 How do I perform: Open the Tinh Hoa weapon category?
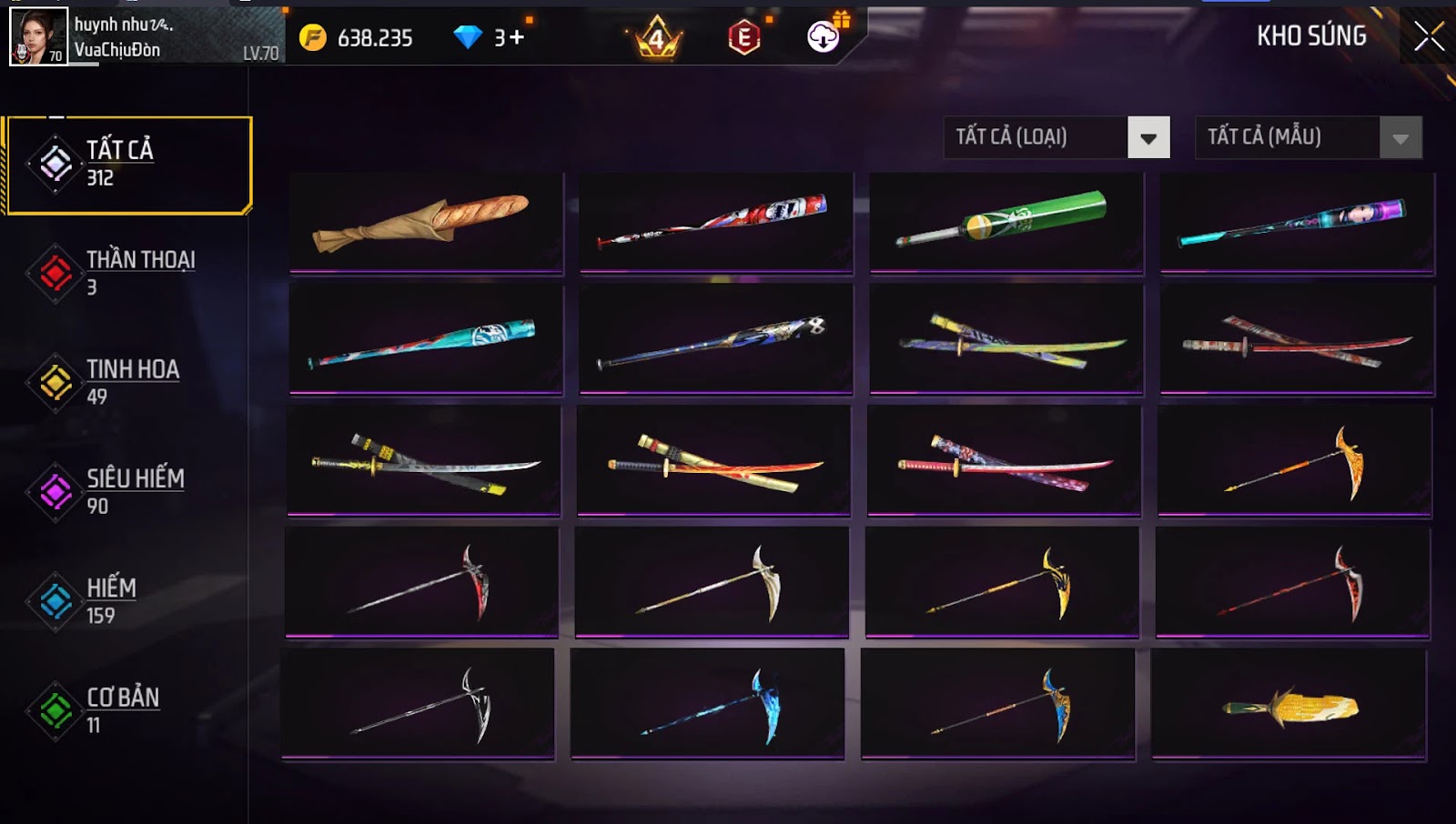pos(128,382)
